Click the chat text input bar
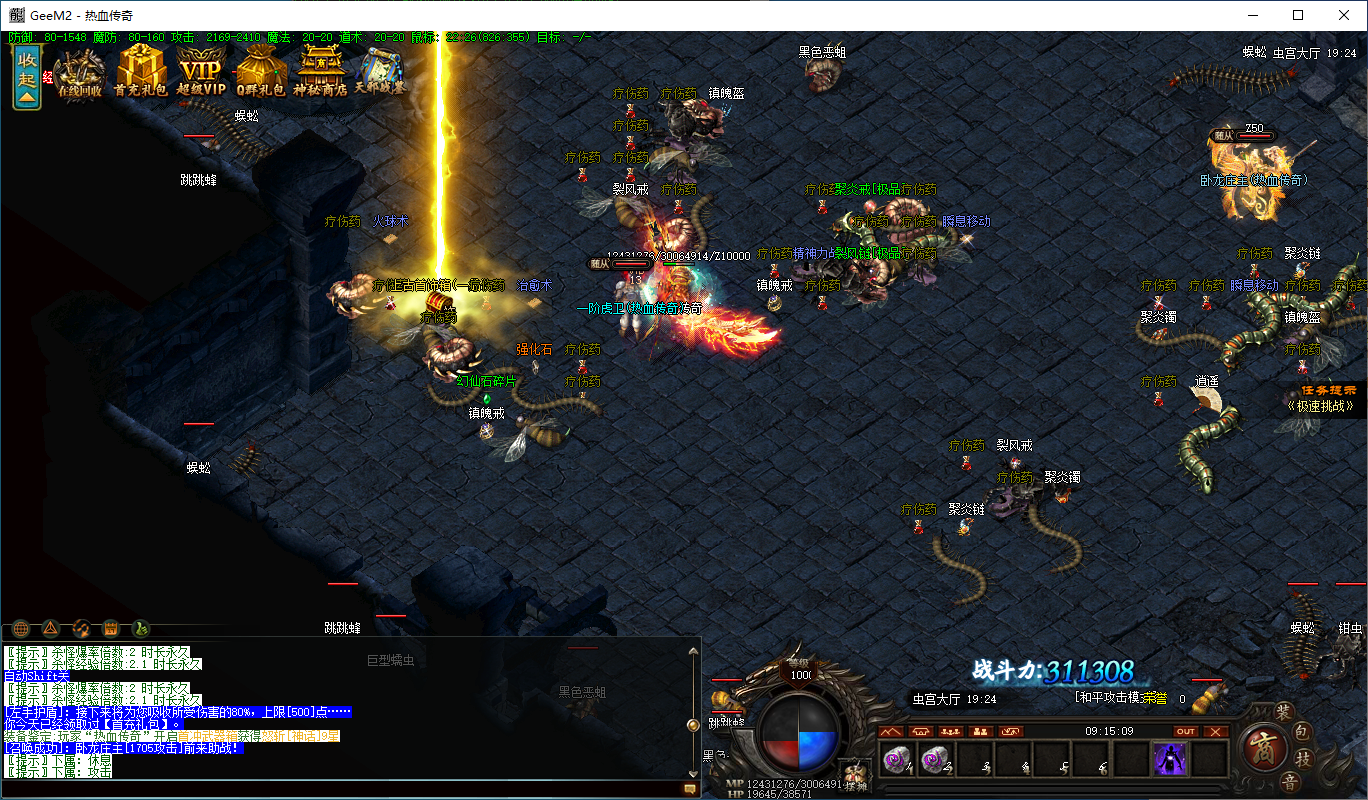 point(340,789)
